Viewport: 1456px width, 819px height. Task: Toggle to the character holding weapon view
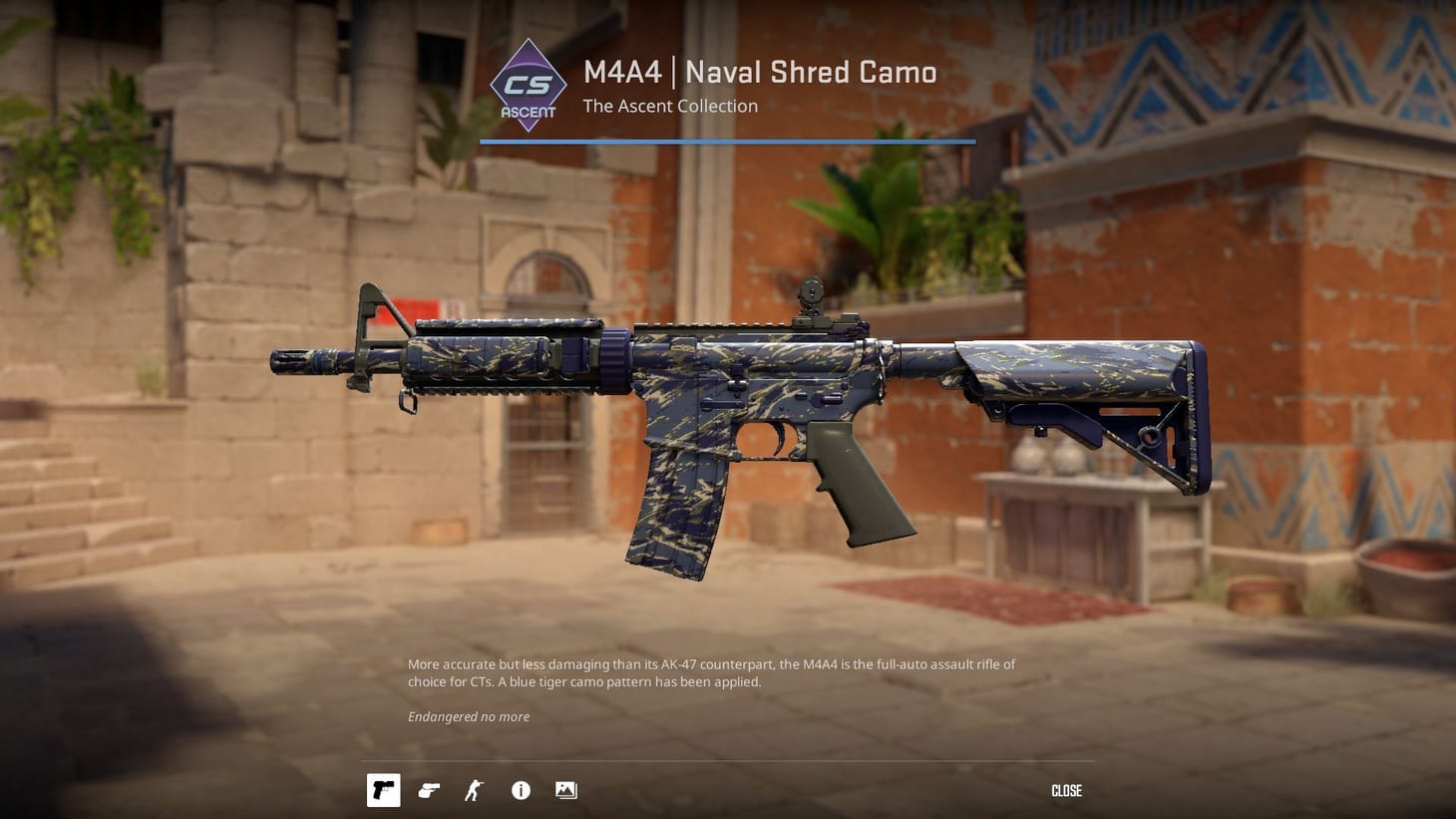(474, 789)
